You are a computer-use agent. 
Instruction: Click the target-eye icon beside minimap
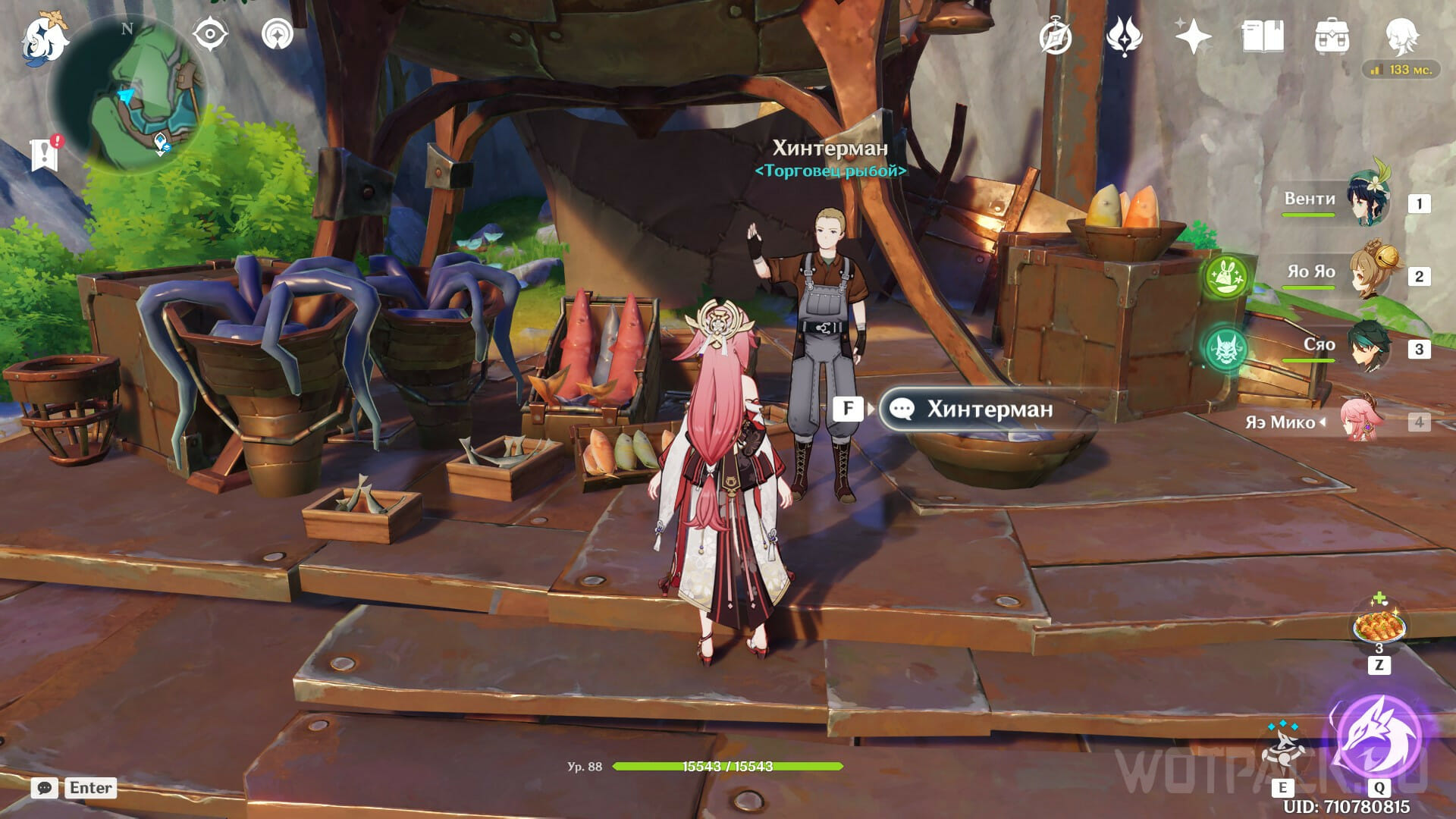210,35
